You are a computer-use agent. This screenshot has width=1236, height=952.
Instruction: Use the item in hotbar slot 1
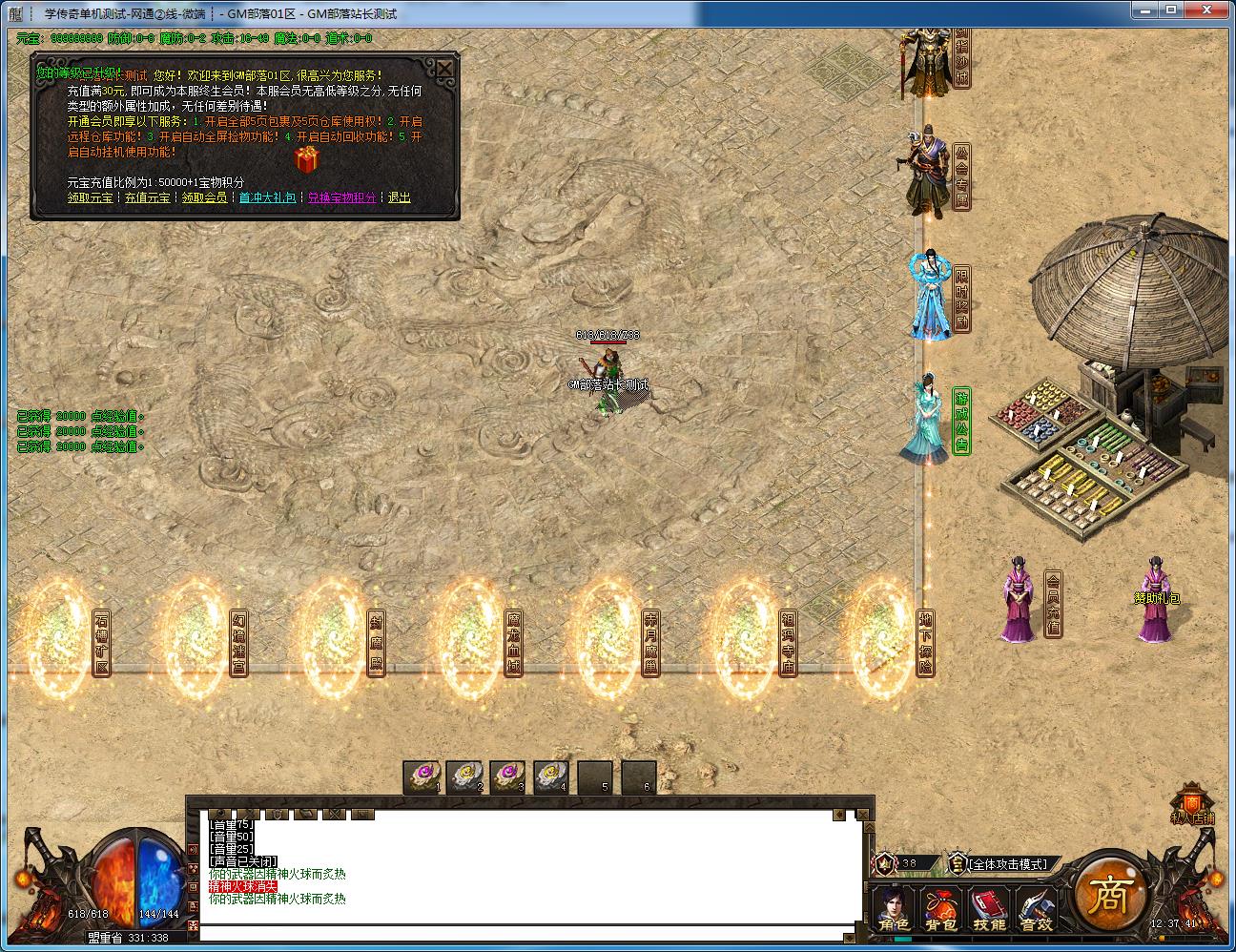(x=422, y=776)
